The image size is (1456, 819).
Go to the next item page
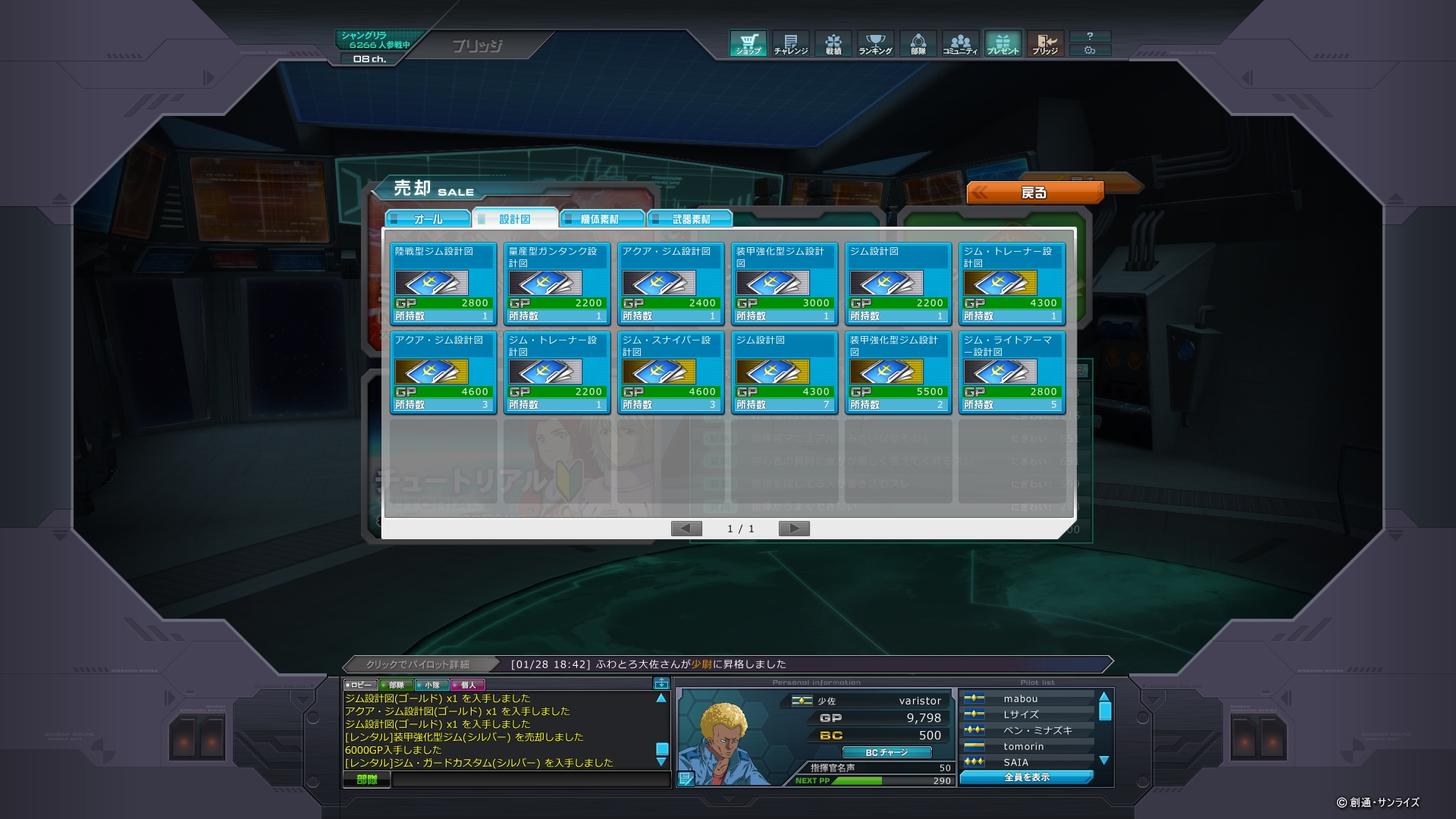tap(794, 529)
